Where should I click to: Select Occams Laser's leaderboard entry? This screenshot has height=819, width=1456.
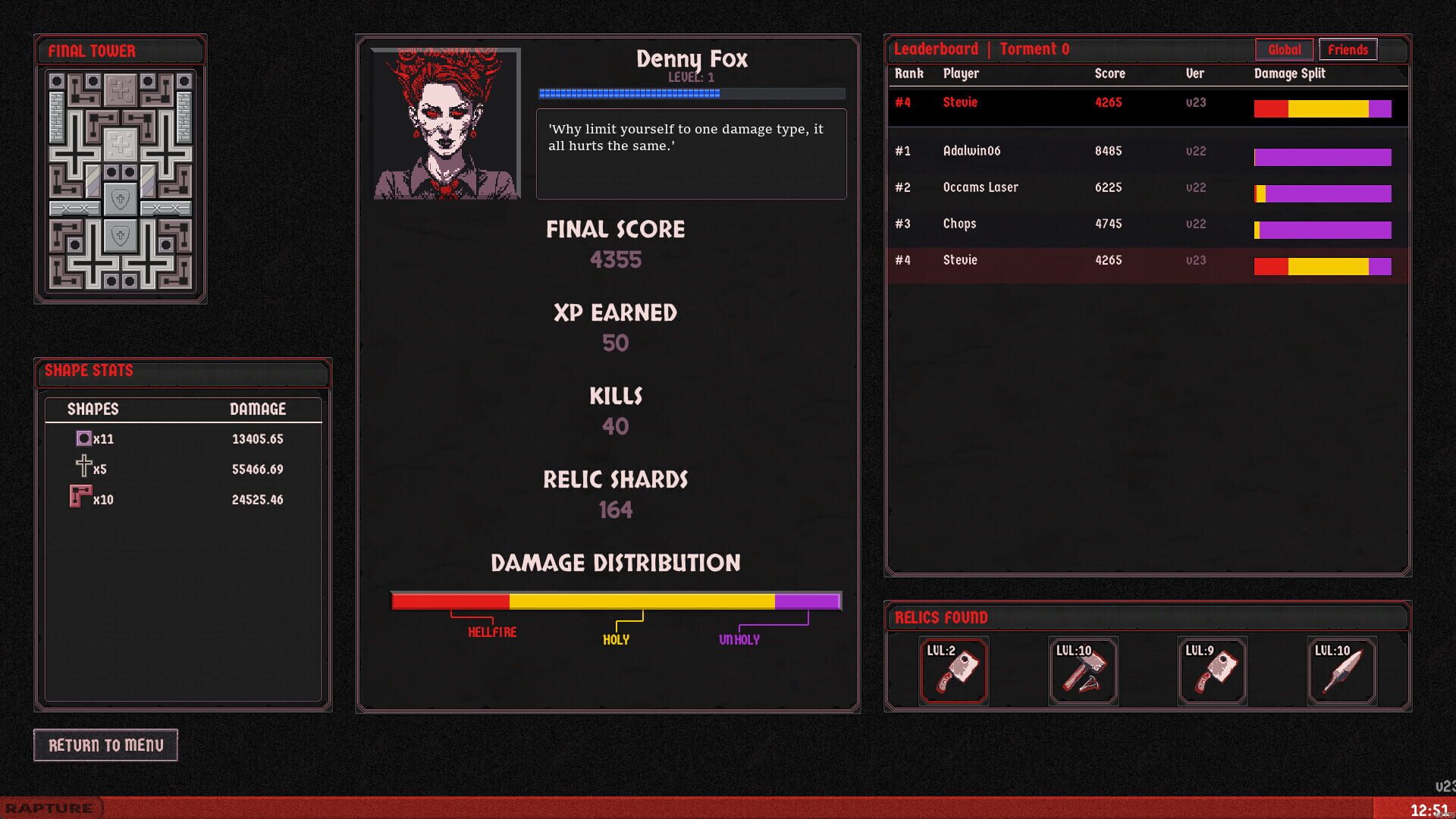click(x=1062, y=187)
